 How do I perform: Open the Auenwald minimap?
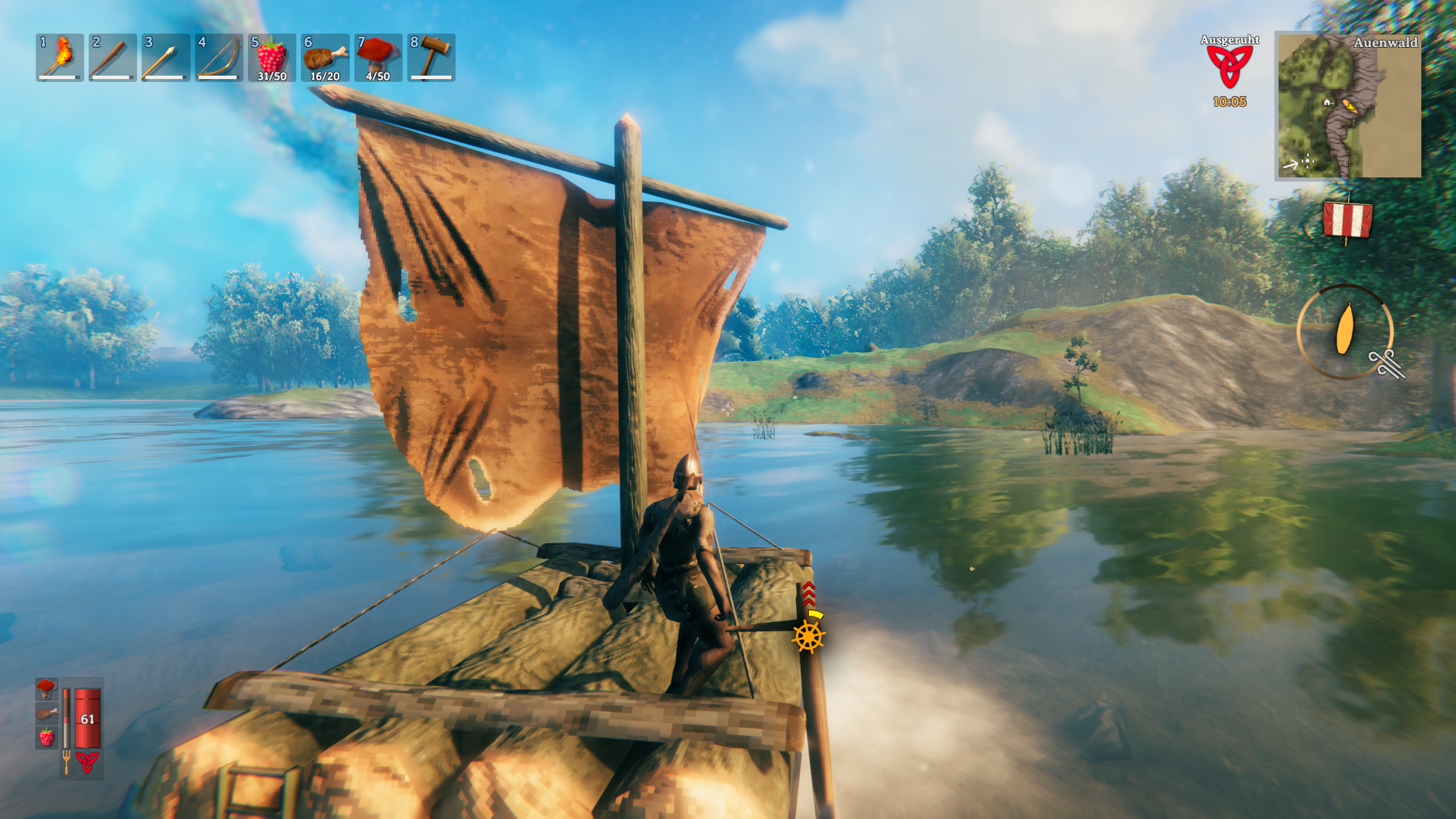point(1349,106)
